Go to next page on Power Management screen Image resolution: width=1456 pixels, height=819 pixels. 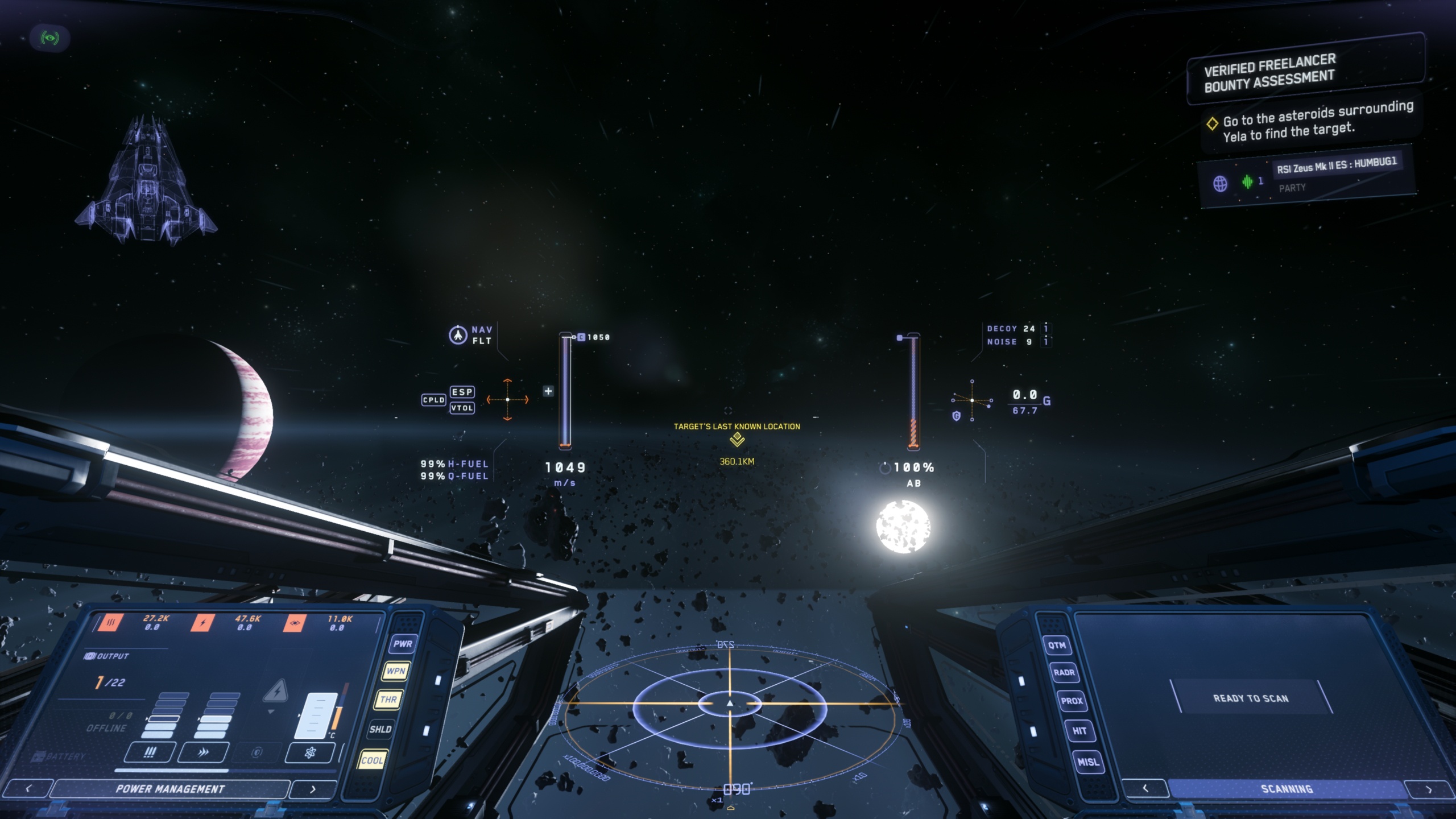pyautogui.click(x=312, y=789)
